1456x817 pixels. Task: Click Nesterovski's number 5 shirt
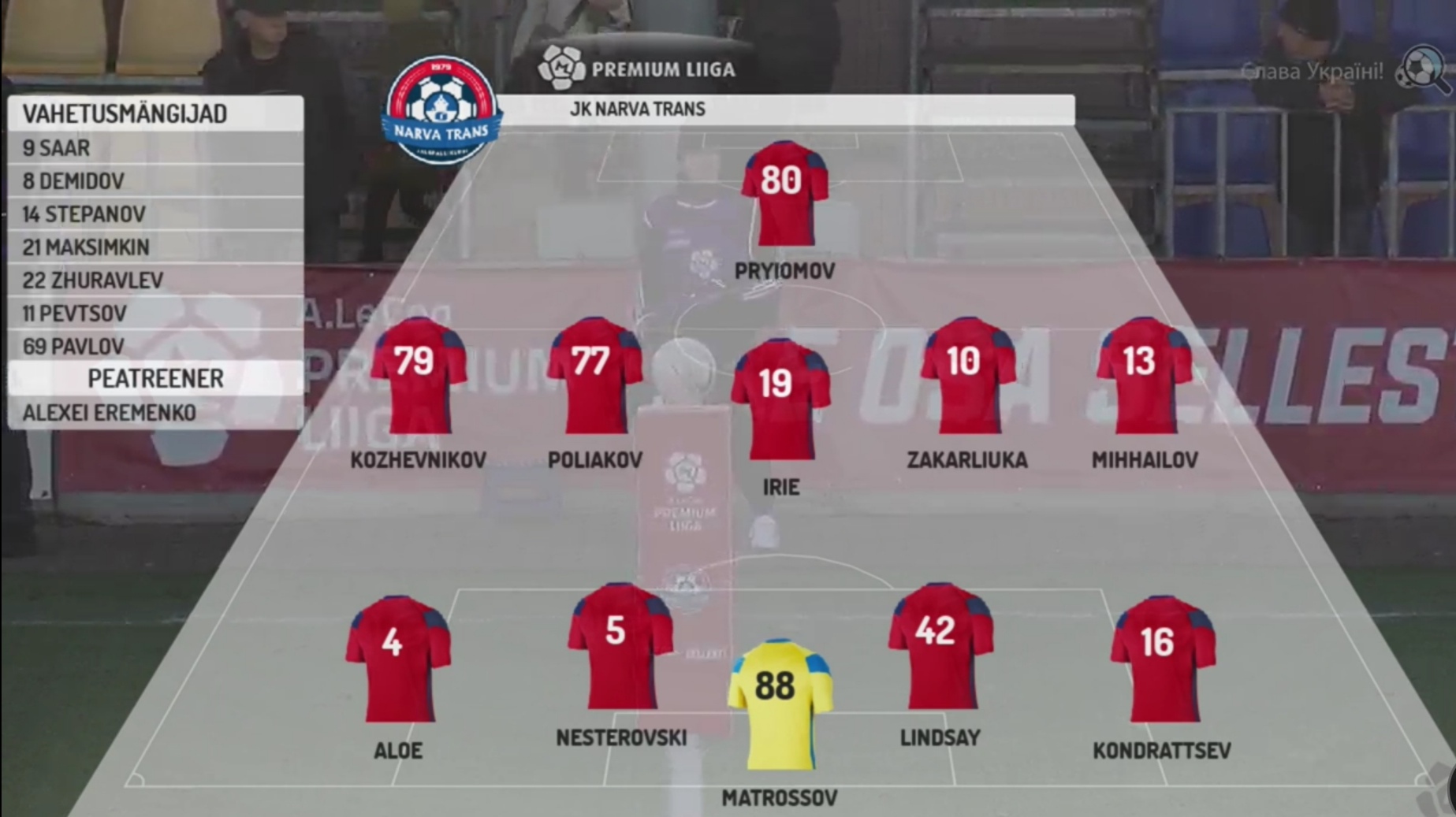620,646
